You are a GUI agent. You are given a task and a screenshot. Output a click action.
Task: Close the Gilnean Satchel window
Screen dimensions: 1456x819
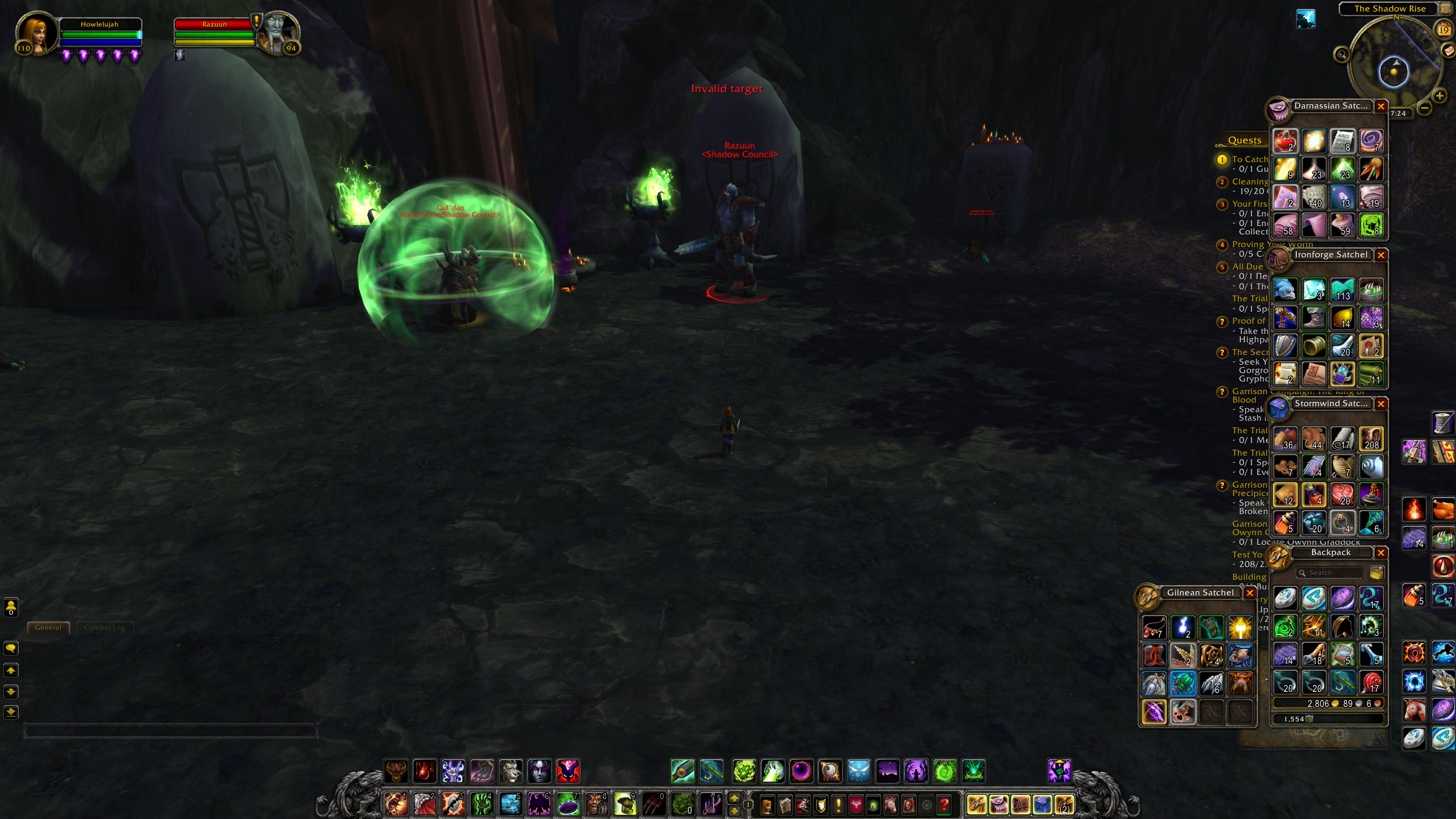tap(1250, 593)
